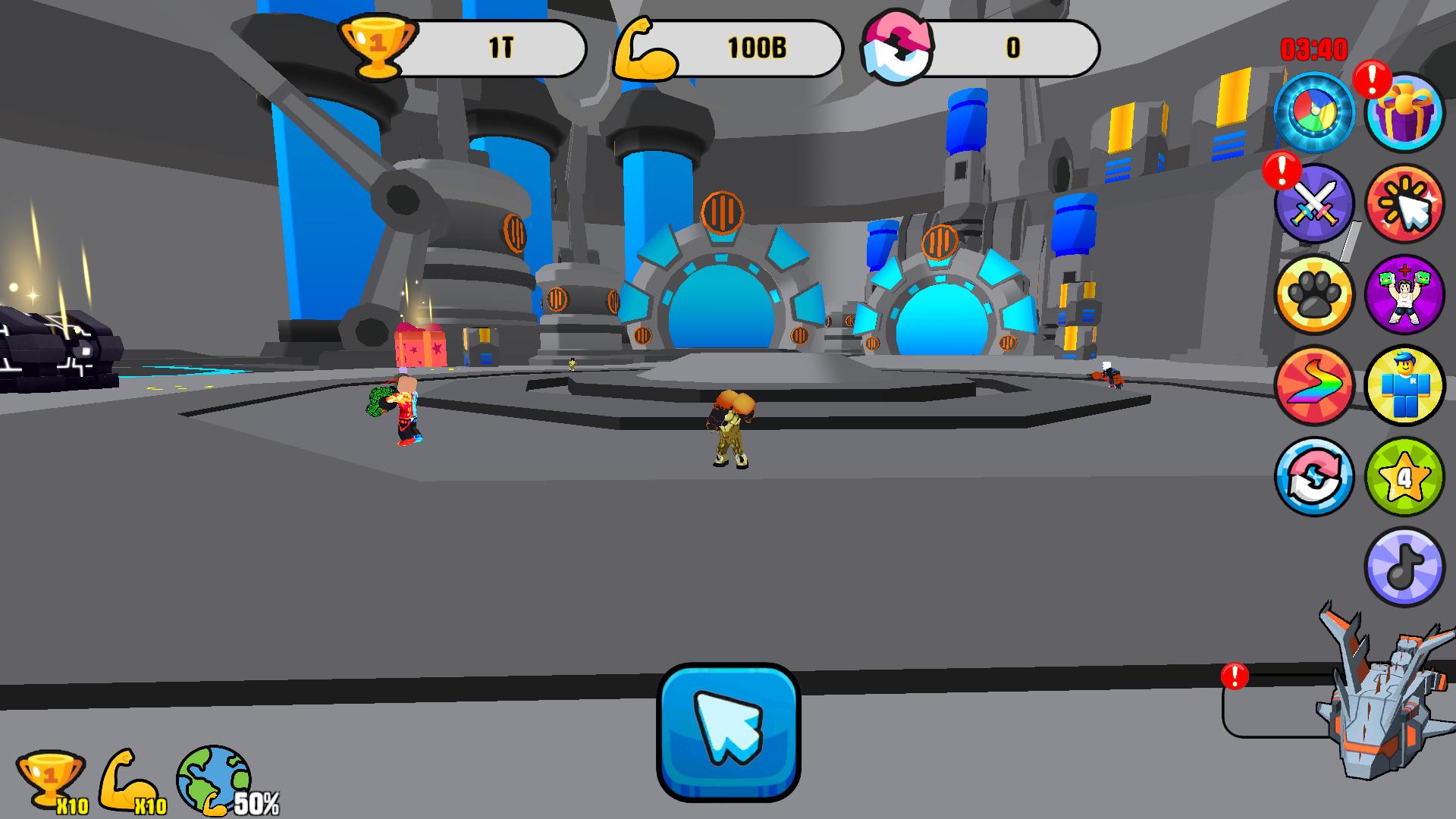Open the crossed swords battle menu
The image size is (1456, 819).
[1316, 203]
